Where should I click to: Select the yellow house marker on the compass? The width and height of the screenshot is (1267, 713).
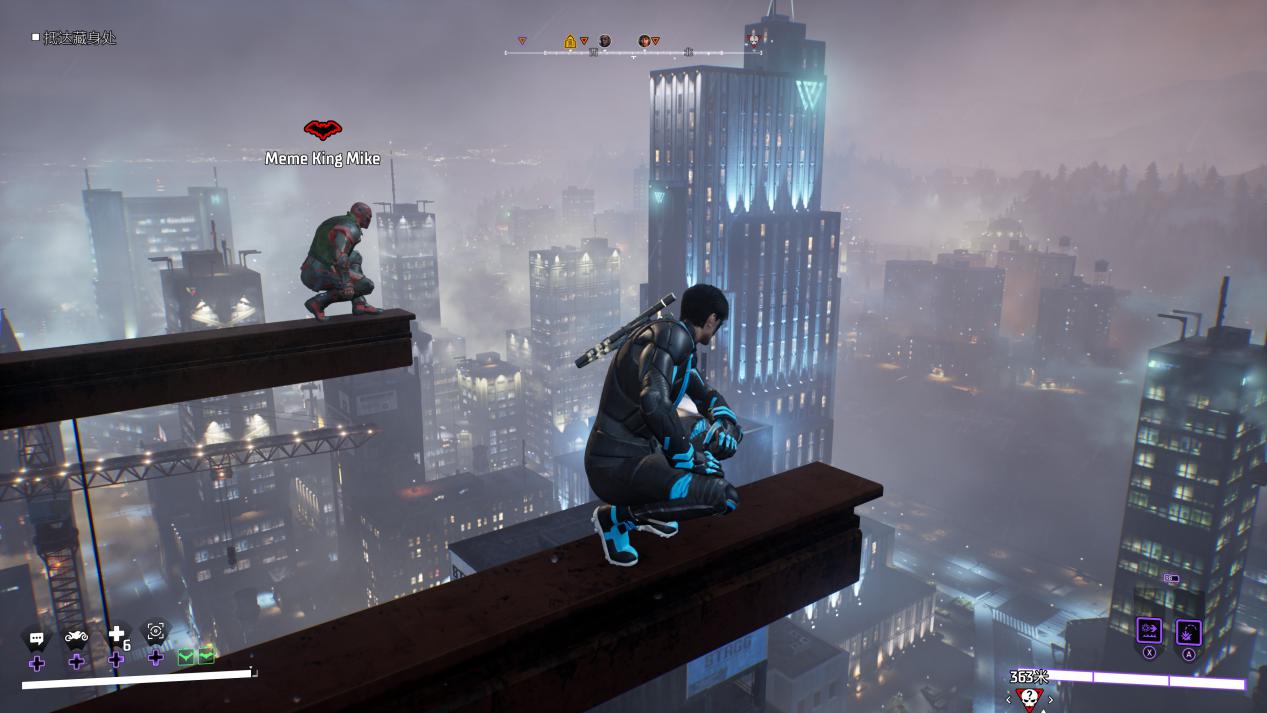point(570,41)
